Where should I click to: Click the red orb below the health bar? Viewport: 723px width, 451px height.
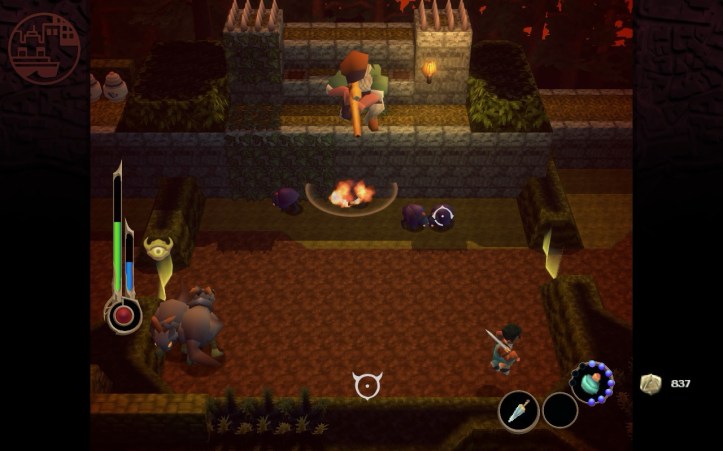pos(124,316)
